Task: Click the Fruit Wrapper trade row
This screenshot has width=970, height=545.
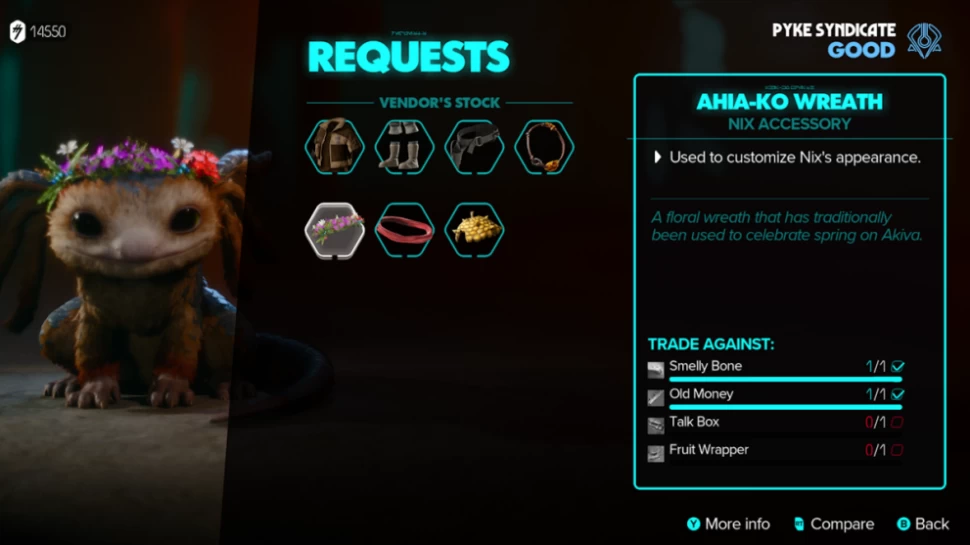Action: (x=775, y=451)
